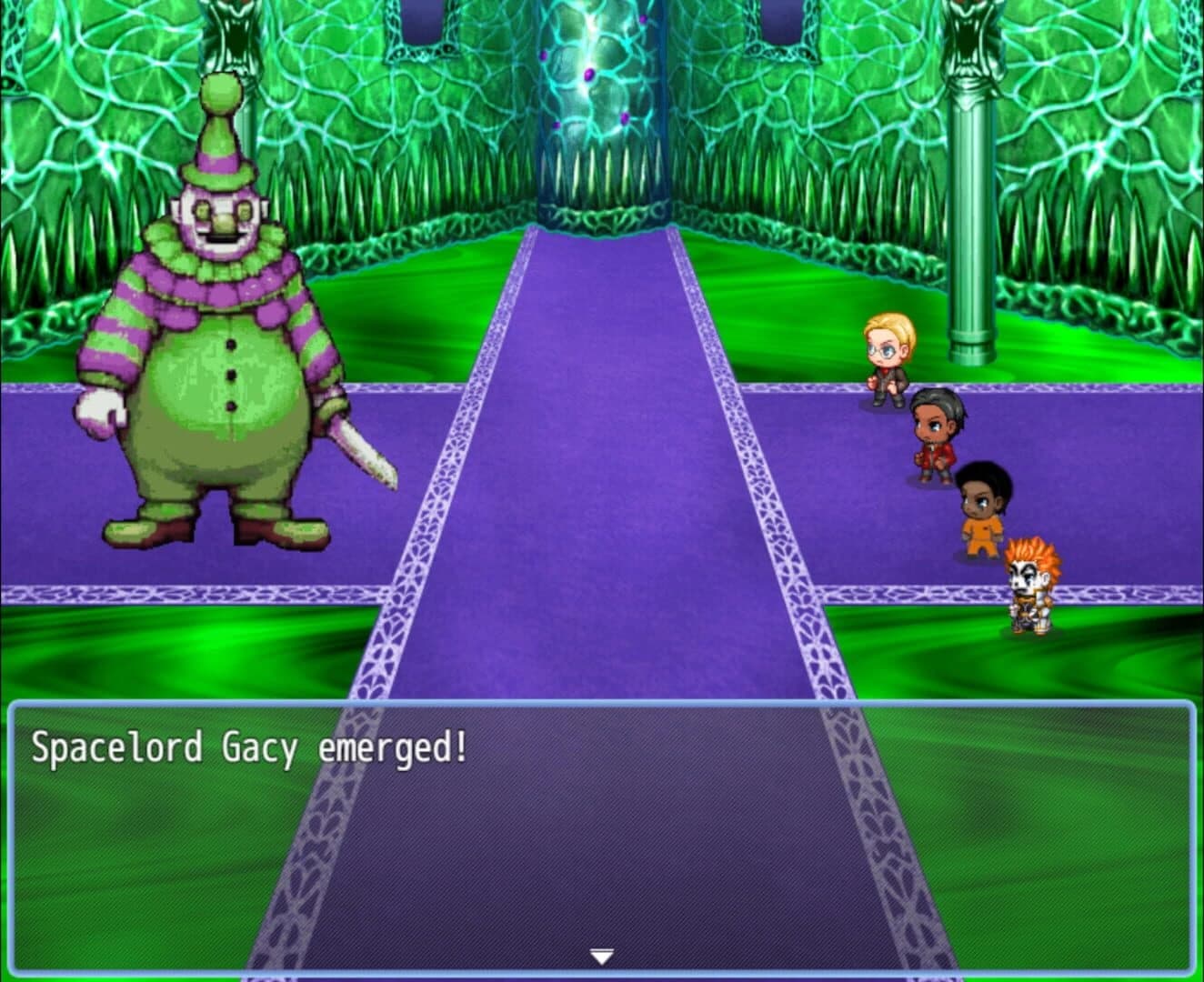Click the gray-haired character in red coat

[x=937, y=427]
